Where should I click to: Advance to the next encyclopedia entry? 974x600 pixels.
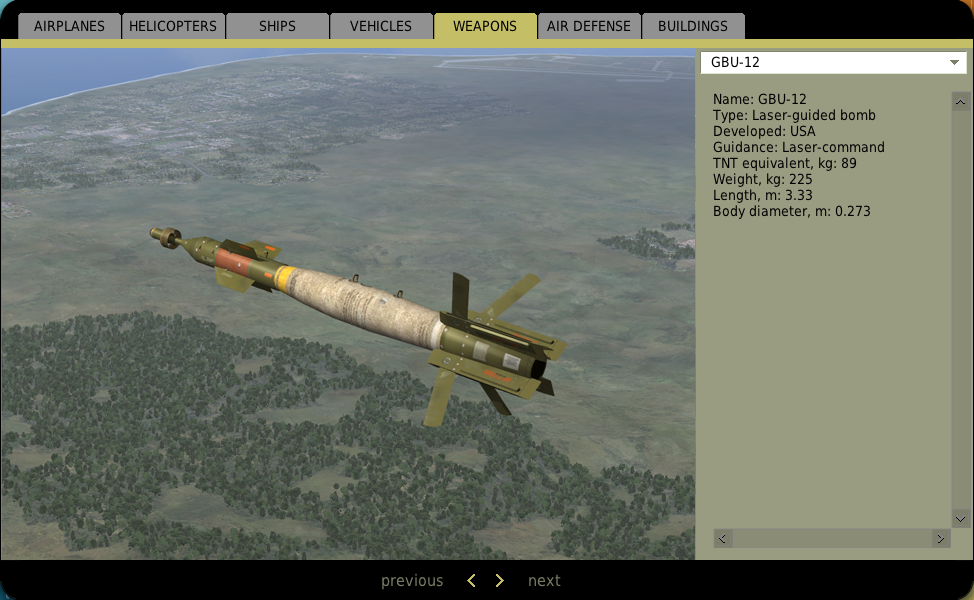point(544,581)
